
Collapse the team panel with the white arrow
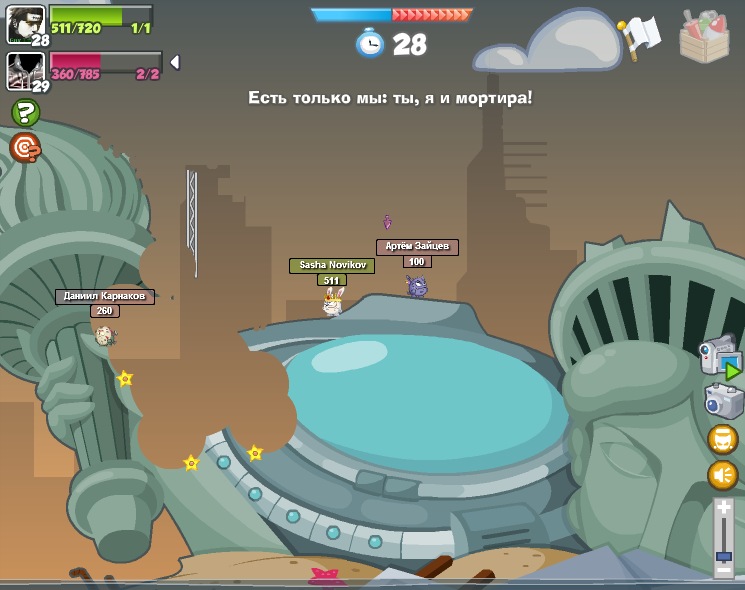coord(175,62)
